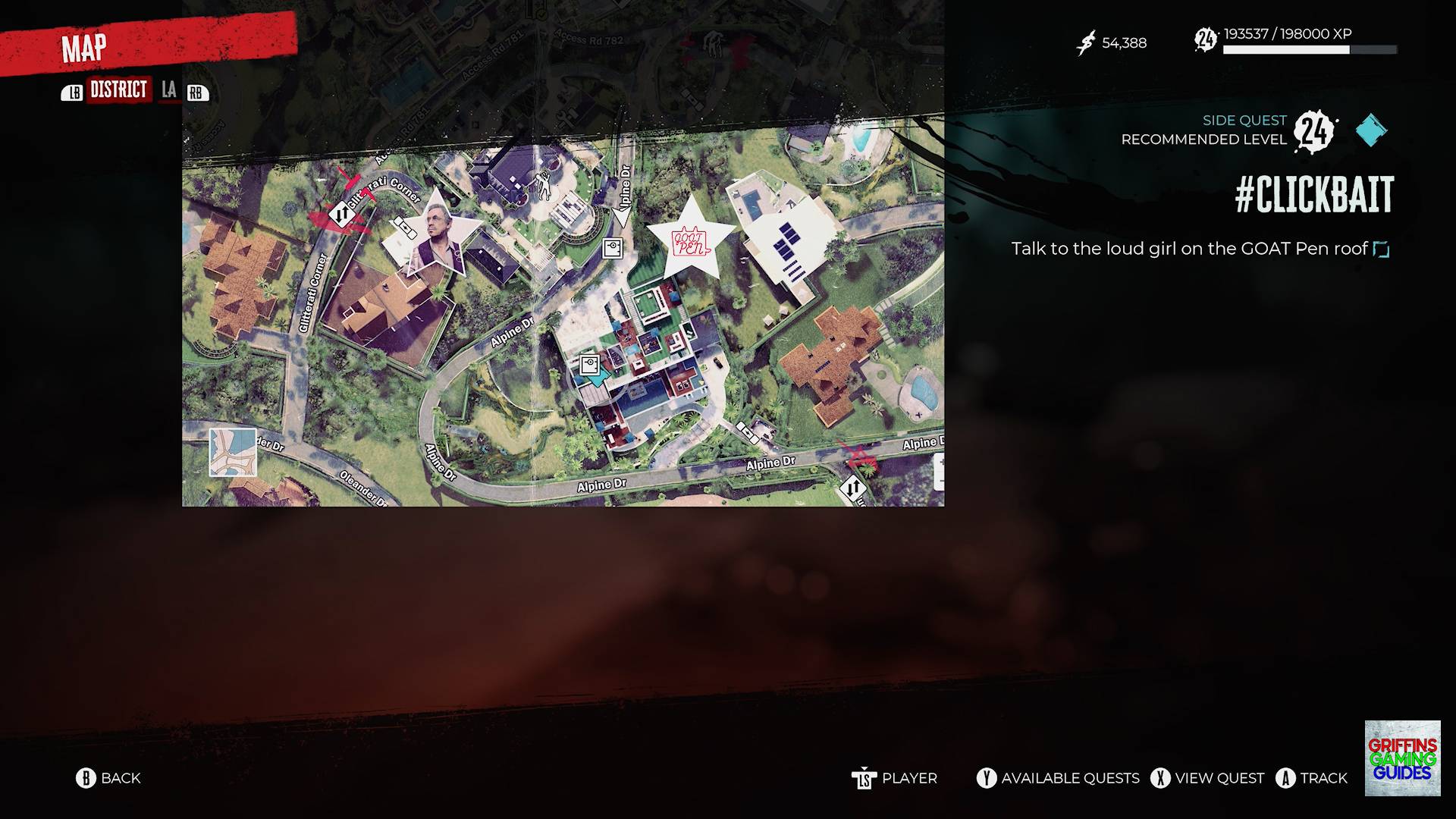Switch to the LA map tab
Image resolution: width=1456 pixels, height=819 pixels.
click(x=168, y=90)
